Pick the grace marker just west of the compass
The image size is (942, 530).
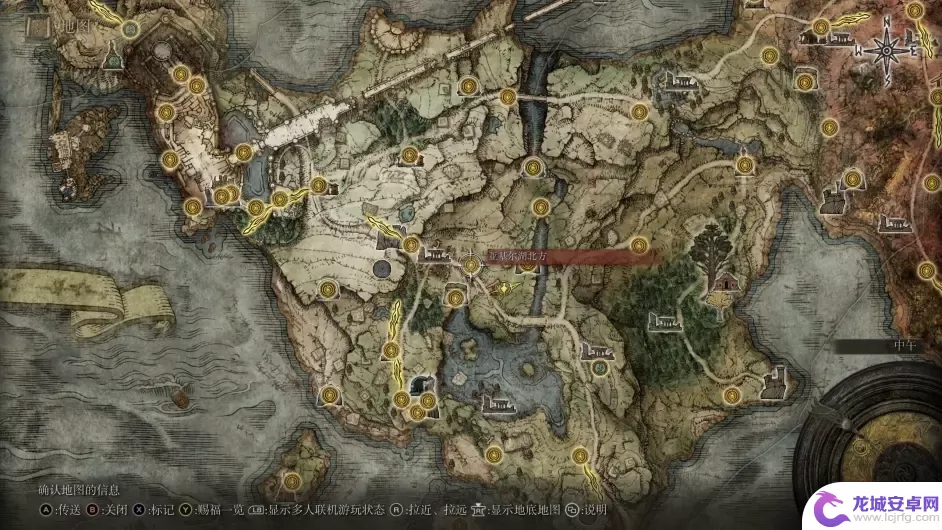[x=820, y=27]
